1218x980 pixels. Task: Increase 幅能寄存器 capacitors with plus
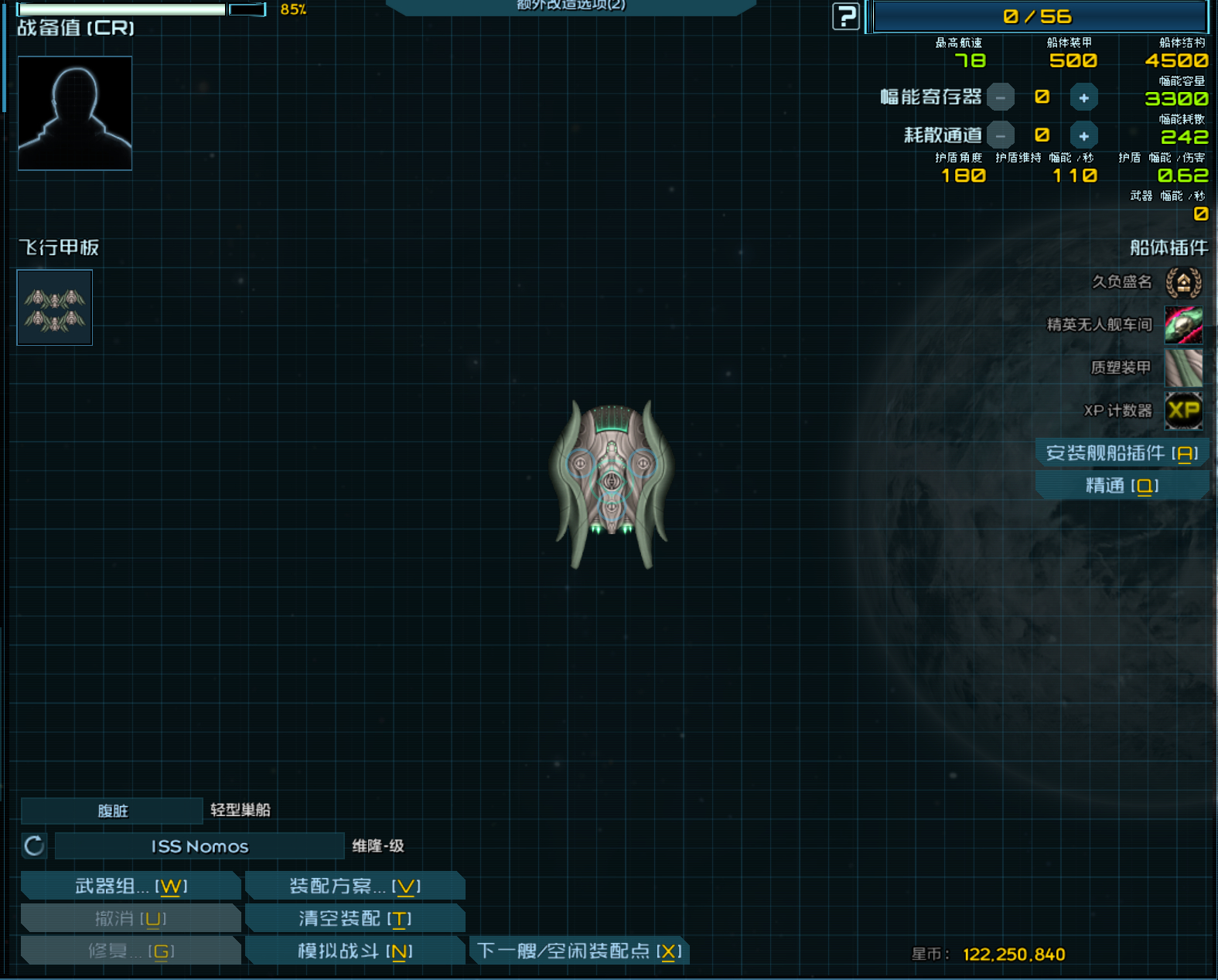coord(1083,97)
